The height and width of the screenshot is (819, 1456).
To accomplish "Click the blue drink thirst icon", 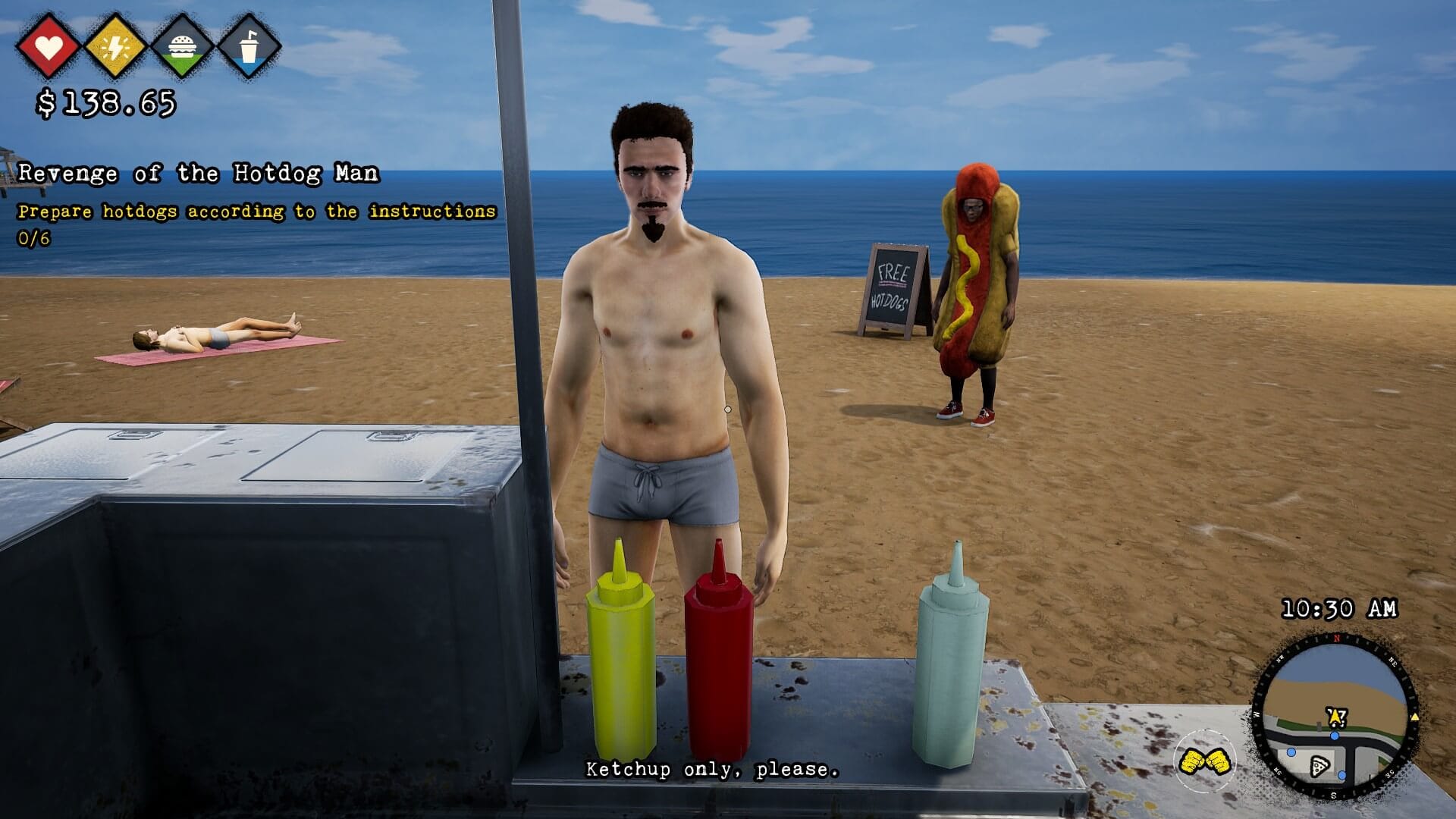I will tap(250, 47).
